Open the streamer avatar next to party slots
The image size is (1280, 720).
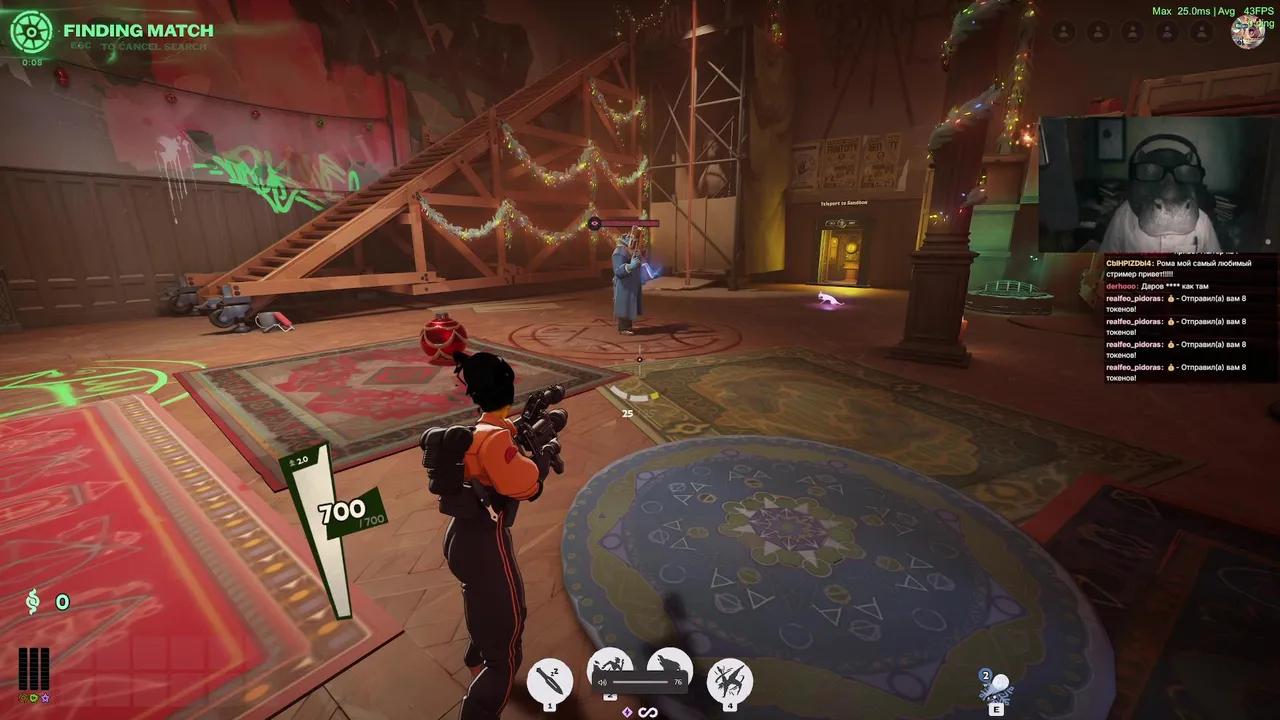1248,32
